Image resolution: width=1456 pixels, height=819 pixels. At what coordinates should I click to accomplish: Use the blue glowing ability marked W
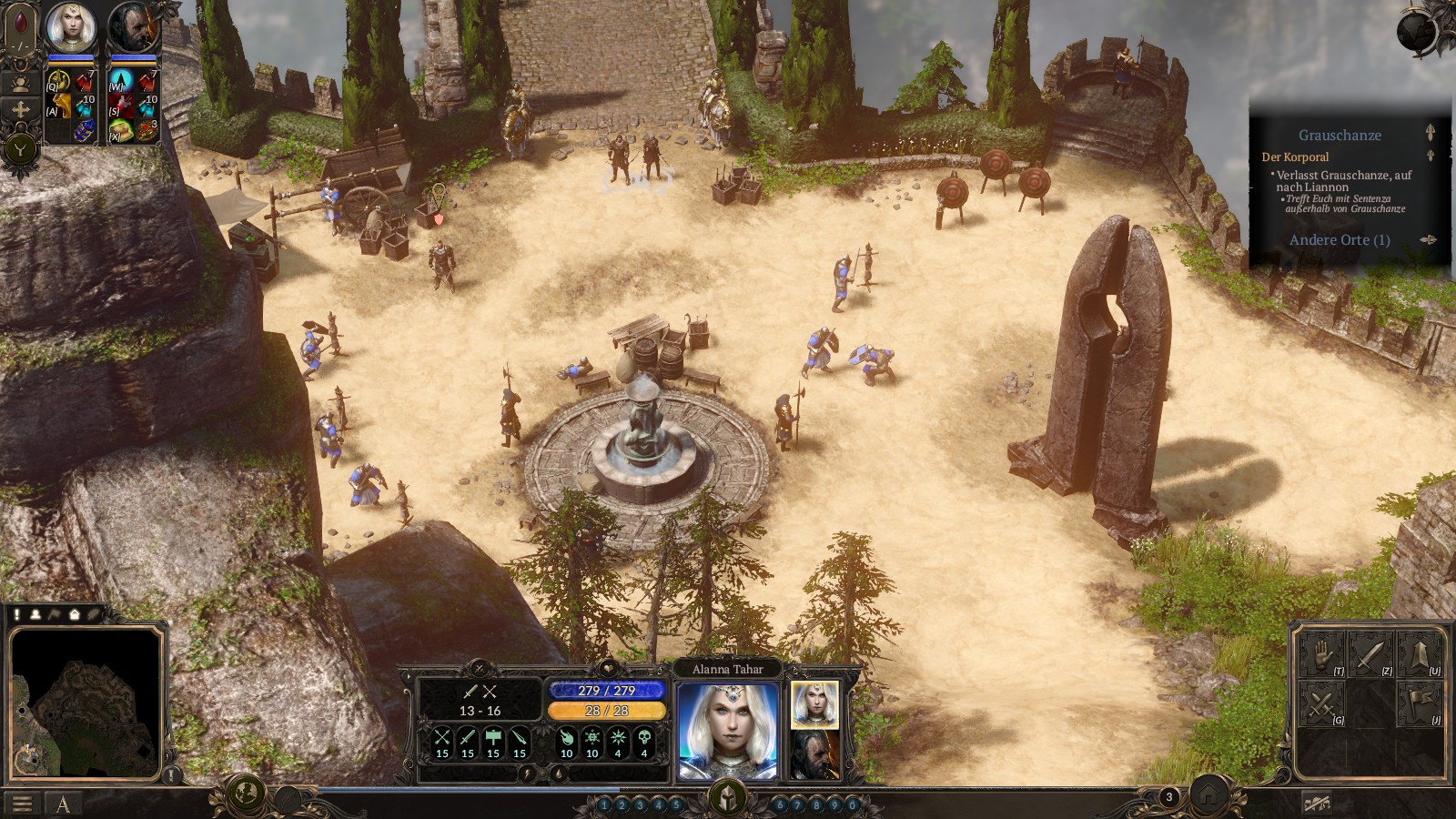(x=122, y=82)
